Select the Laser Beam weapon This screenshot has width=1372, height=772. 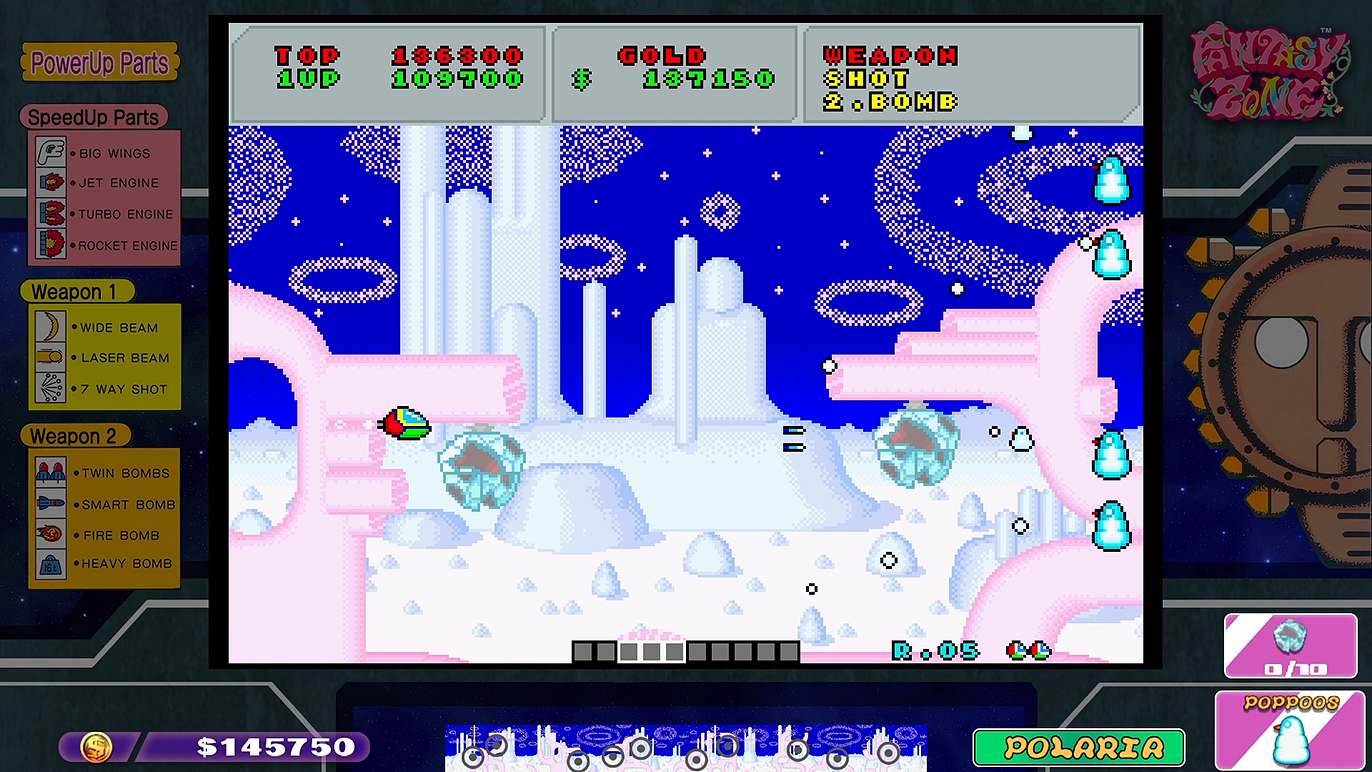click(105, 357)
